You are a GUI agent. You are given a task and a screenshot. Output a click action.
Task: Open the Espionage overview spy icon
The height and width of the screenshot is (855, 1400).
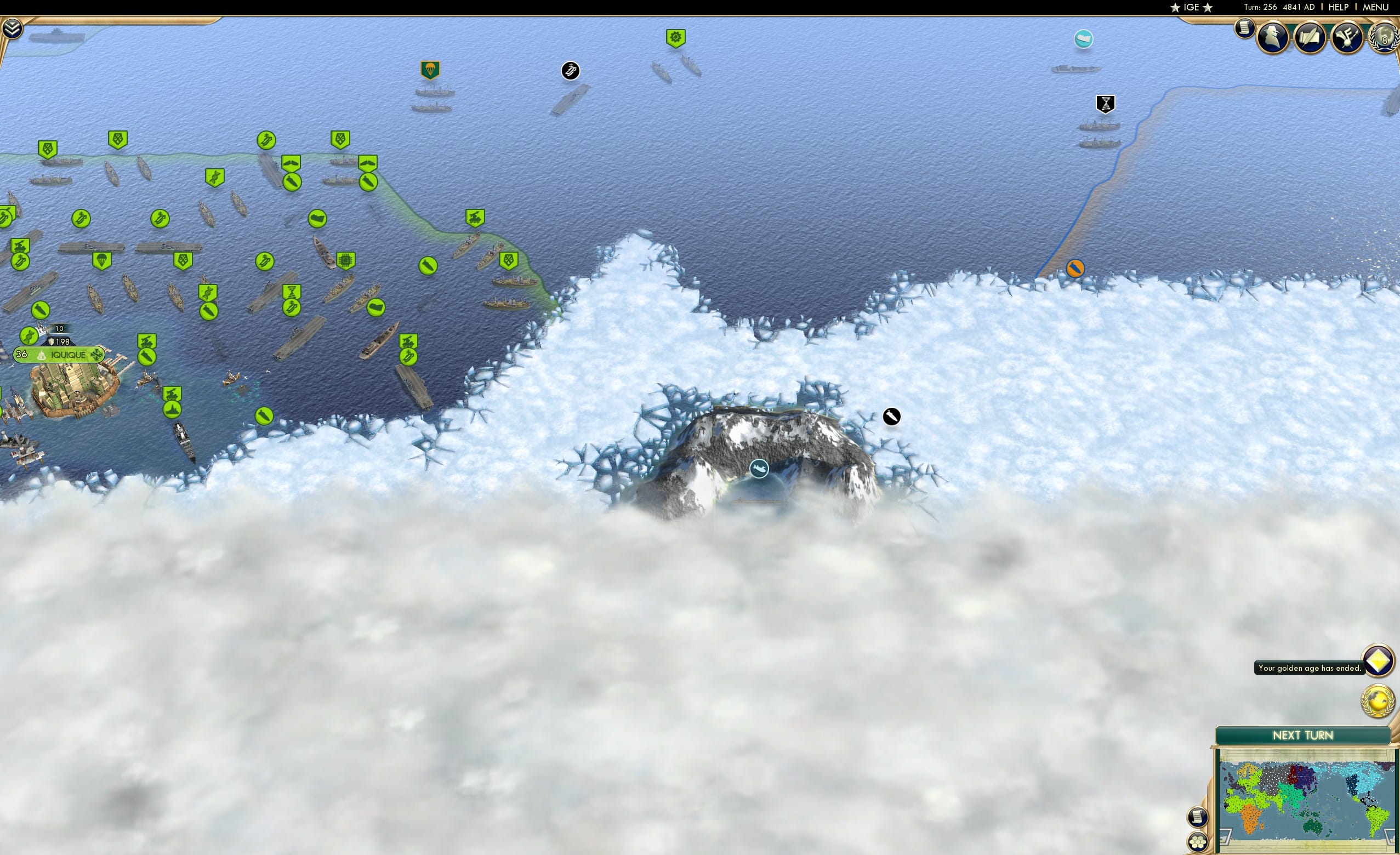(x=1272, y=38)
